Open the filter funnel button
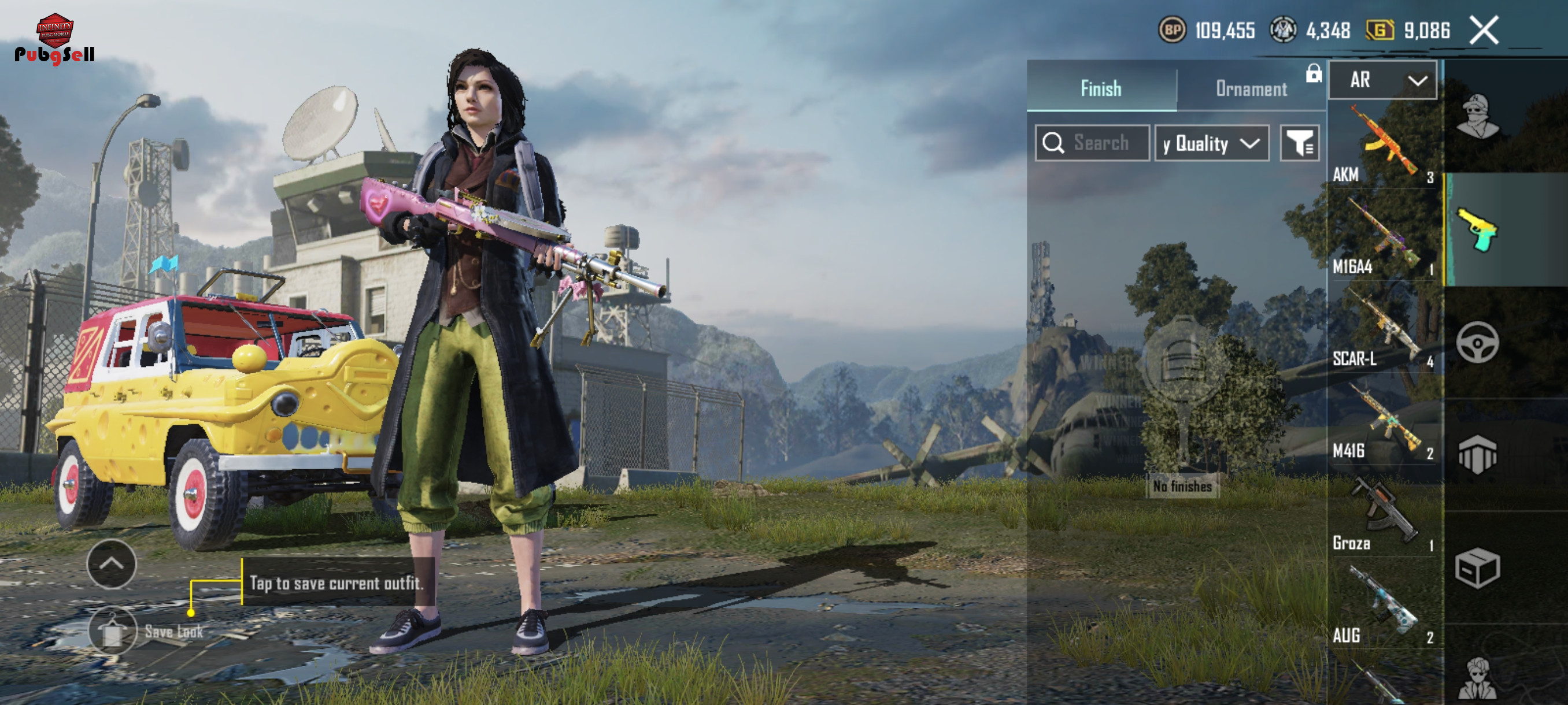The image size is (1568, 705). 1299,143
